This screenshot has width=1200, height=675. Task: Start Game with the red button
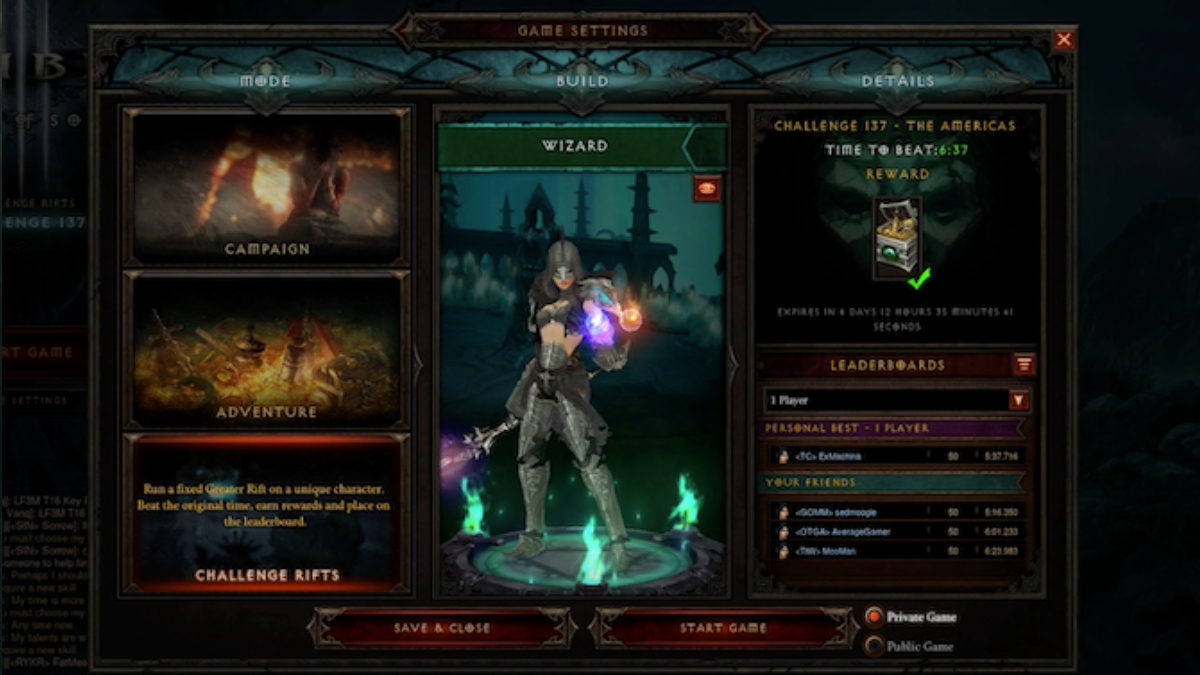(x=723, y=628)
